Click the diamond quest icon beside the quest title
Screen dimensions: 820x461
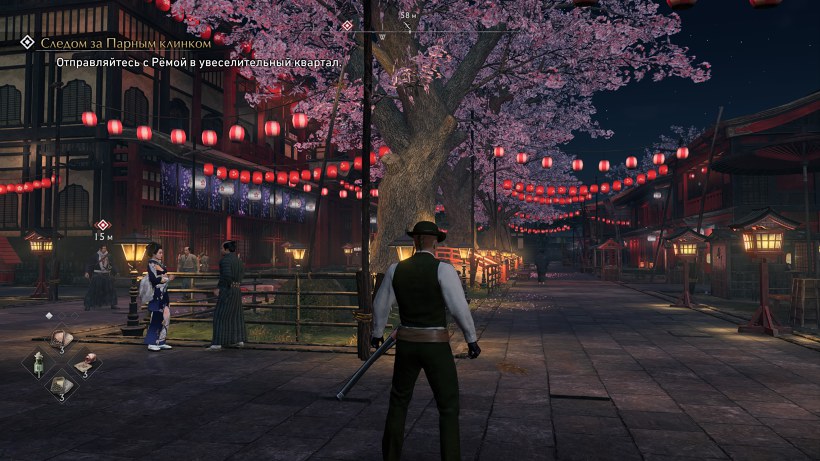pyautogui.click(x=27, y=44)
